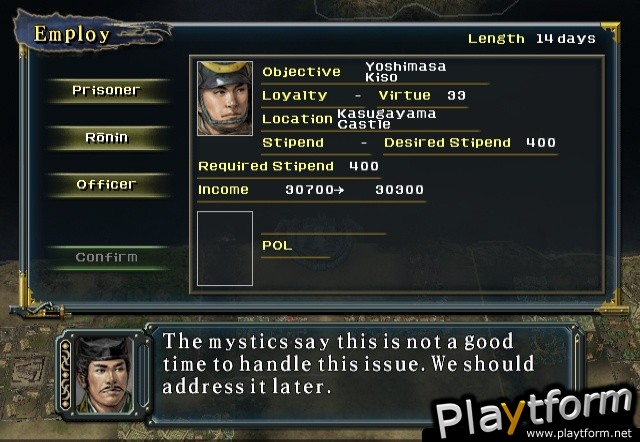Choose the Rōnin category
The height and width of the screenshot is (442, 640).
(x=106, y=137)
